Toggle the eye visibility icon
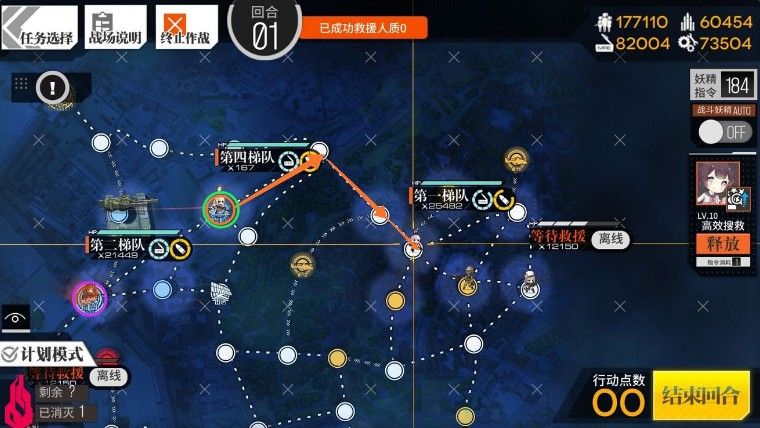 14,318
